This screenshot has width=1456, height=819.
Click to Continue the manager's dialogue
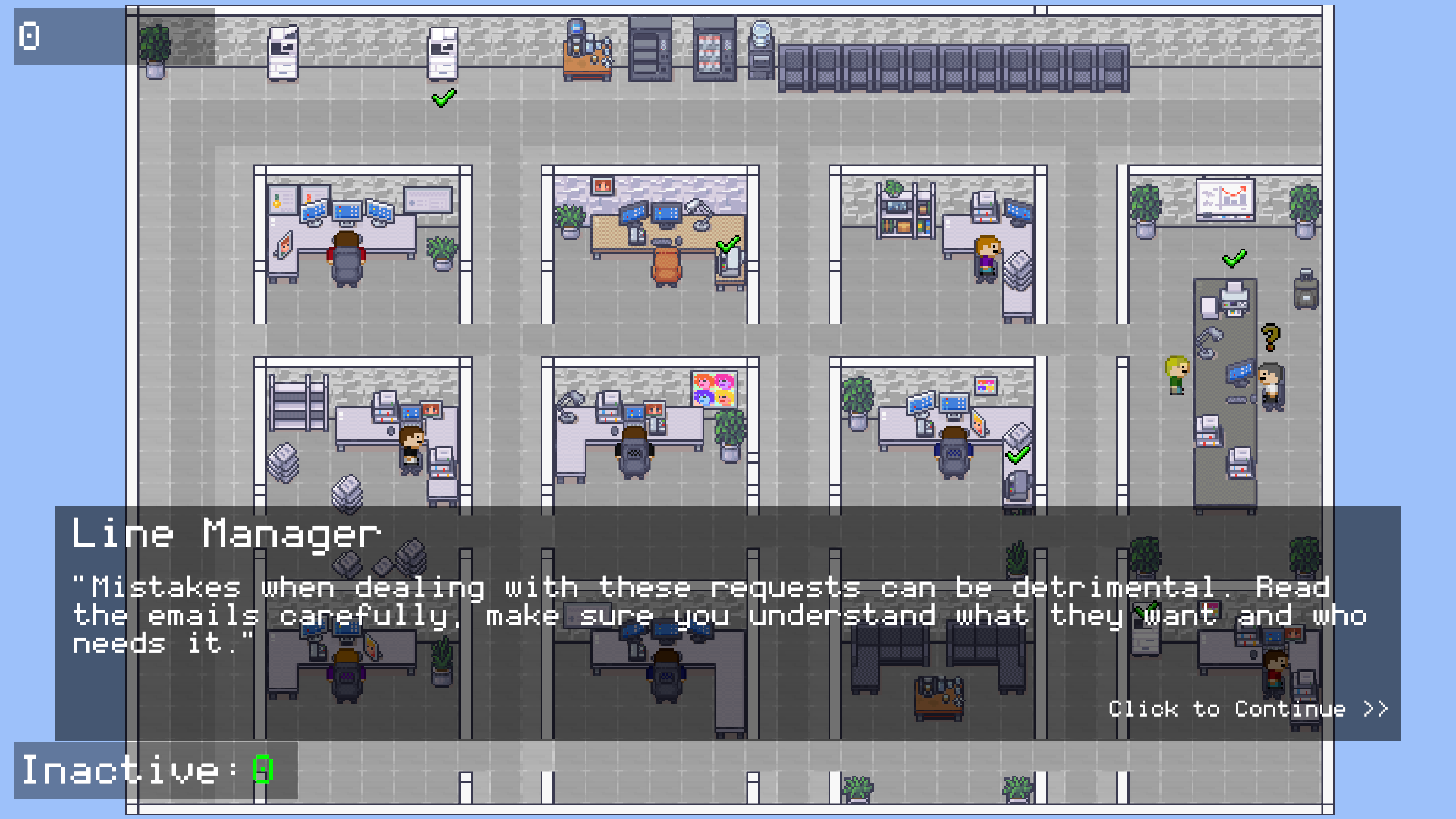pos(1247,709)
